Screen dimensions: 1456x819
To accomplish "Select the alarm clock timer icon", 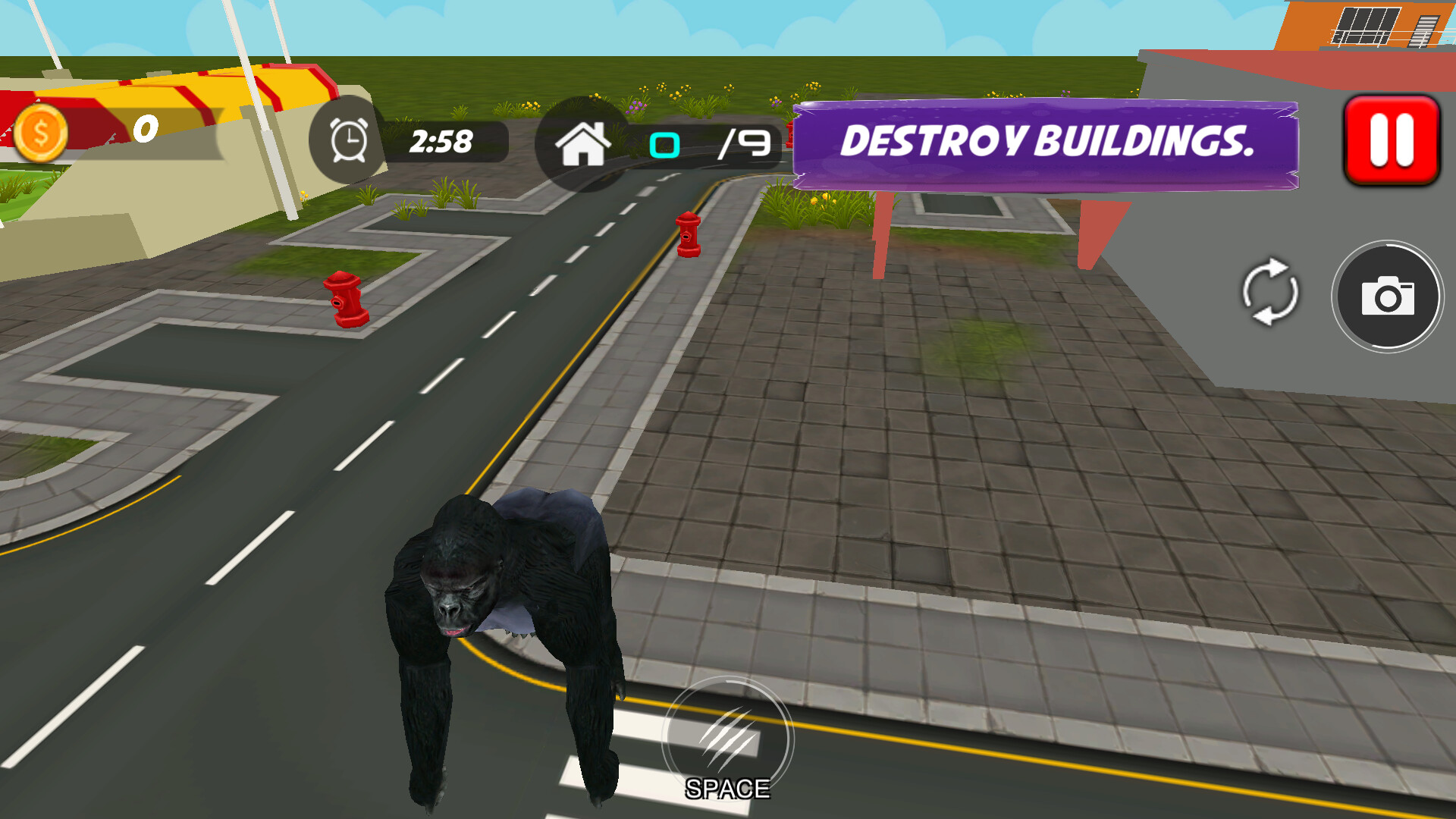I will pos(347,141).
